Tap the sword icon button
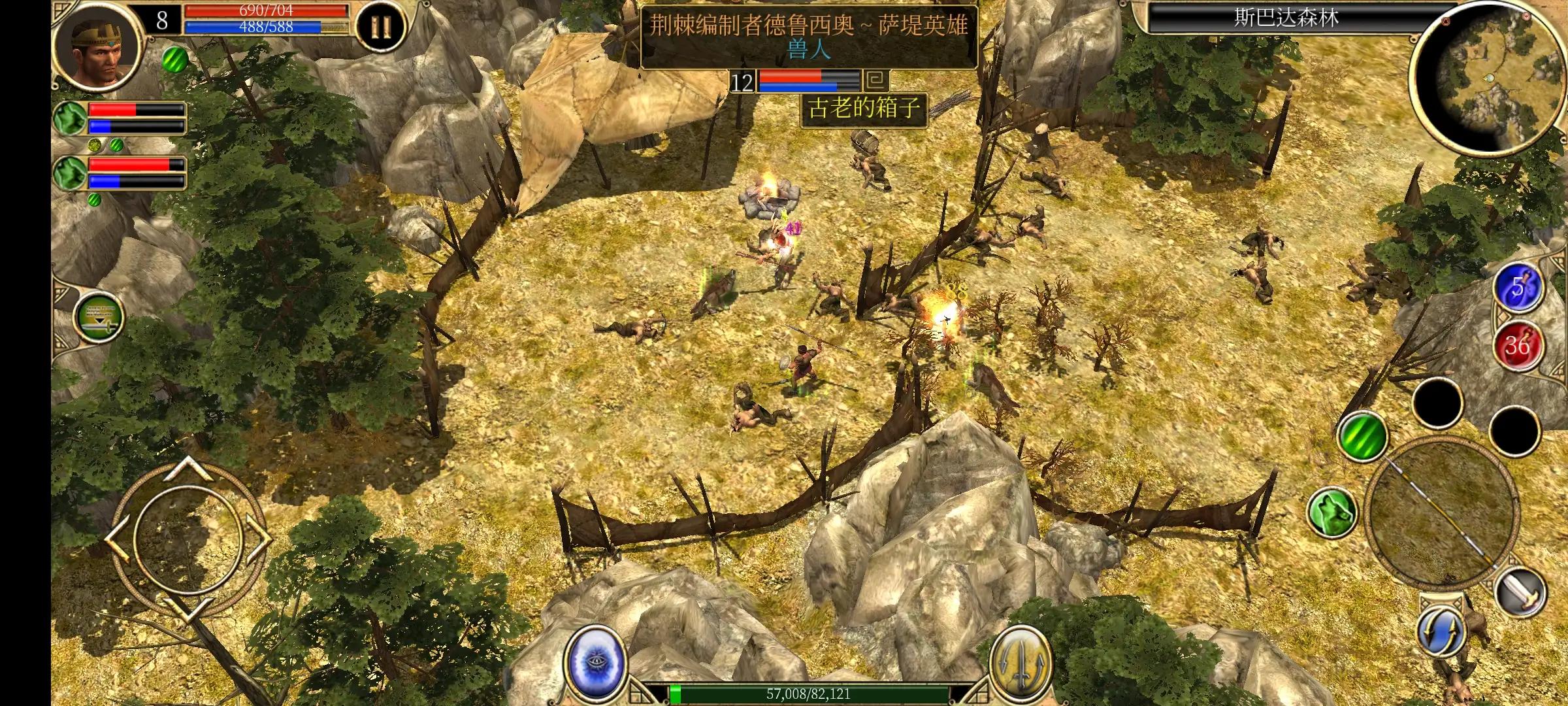The image size is (1568, 706). pyautogui.click(x=1522, y=593)
